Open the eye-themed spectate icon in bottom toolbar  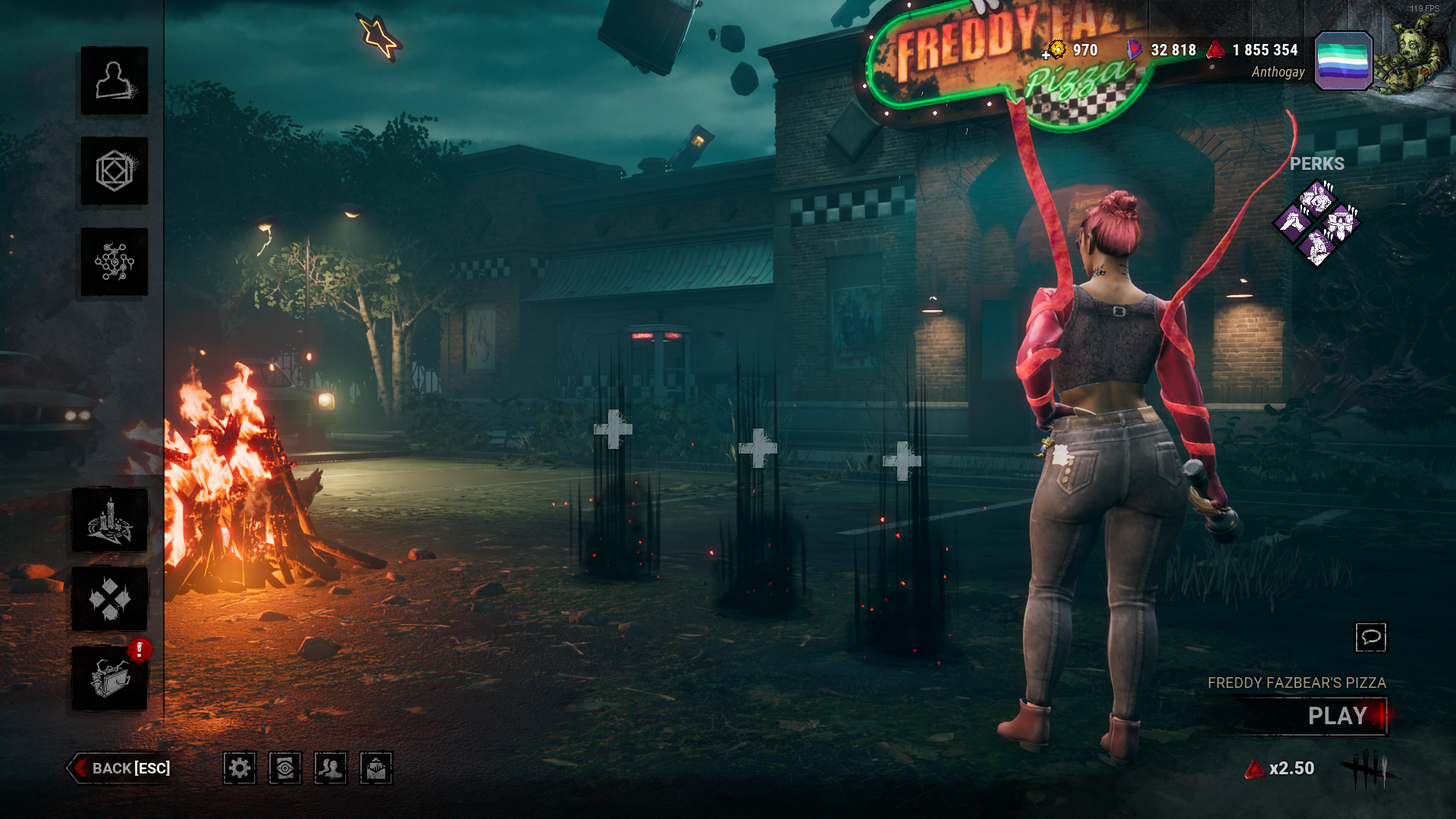(x=285, y=769)
